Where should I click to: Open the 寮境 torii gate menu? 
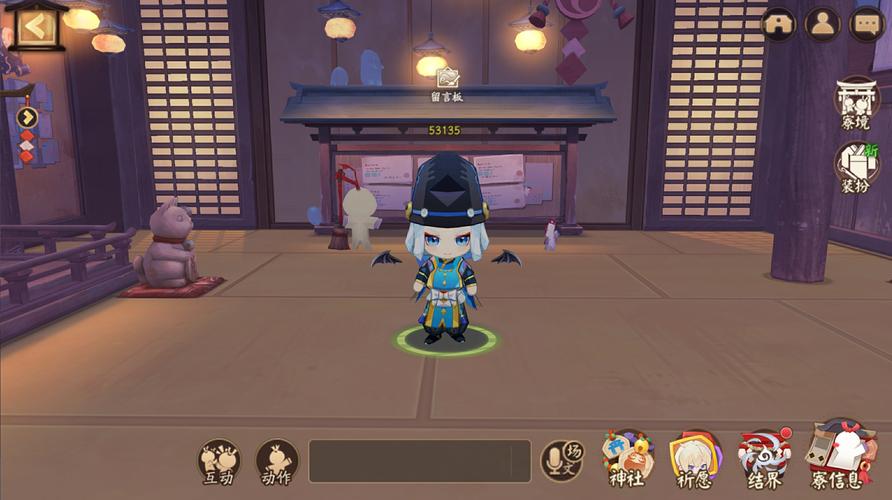pos(857,104)
